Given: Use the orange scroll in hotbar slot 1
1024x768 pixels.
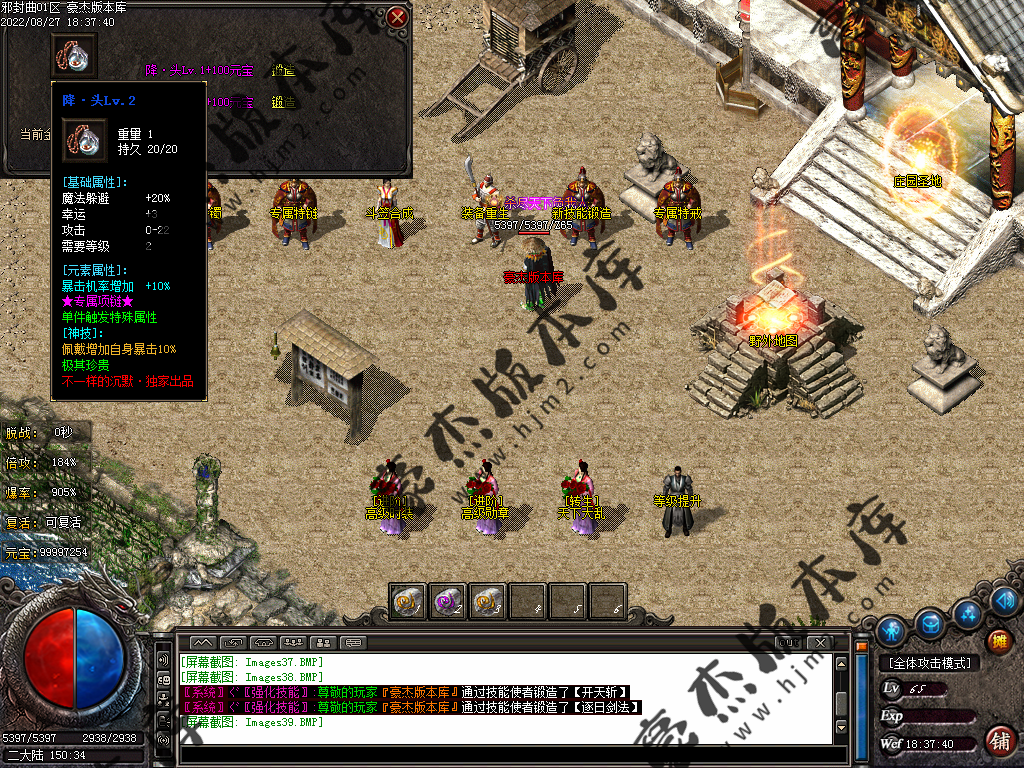Looking at the screenshot, I should pyautogui.click(x=408, y=601).
